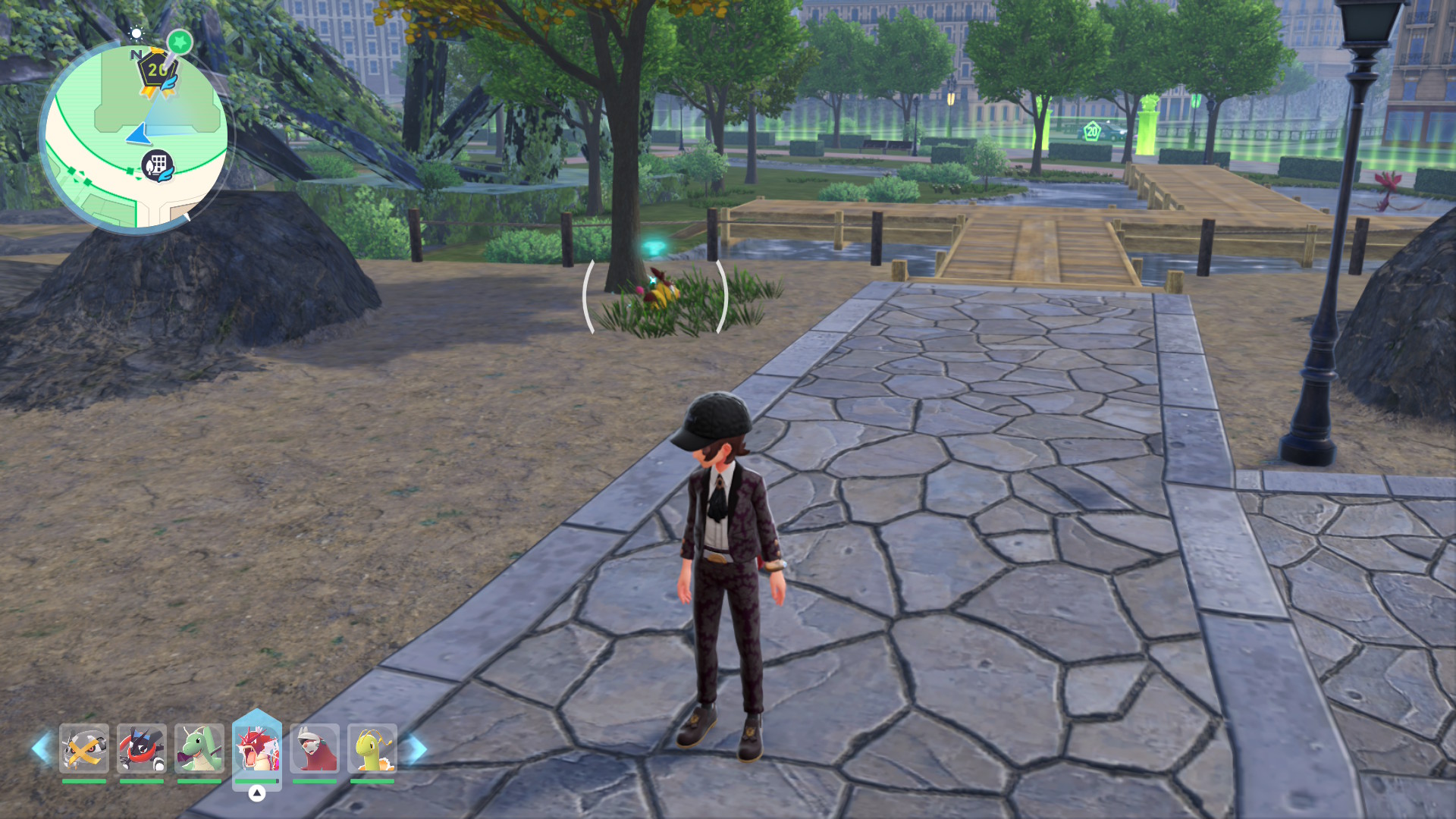1456x819 pixels.
Task: Select the yellow Meganium party slot
Action: tap(372, 748)
